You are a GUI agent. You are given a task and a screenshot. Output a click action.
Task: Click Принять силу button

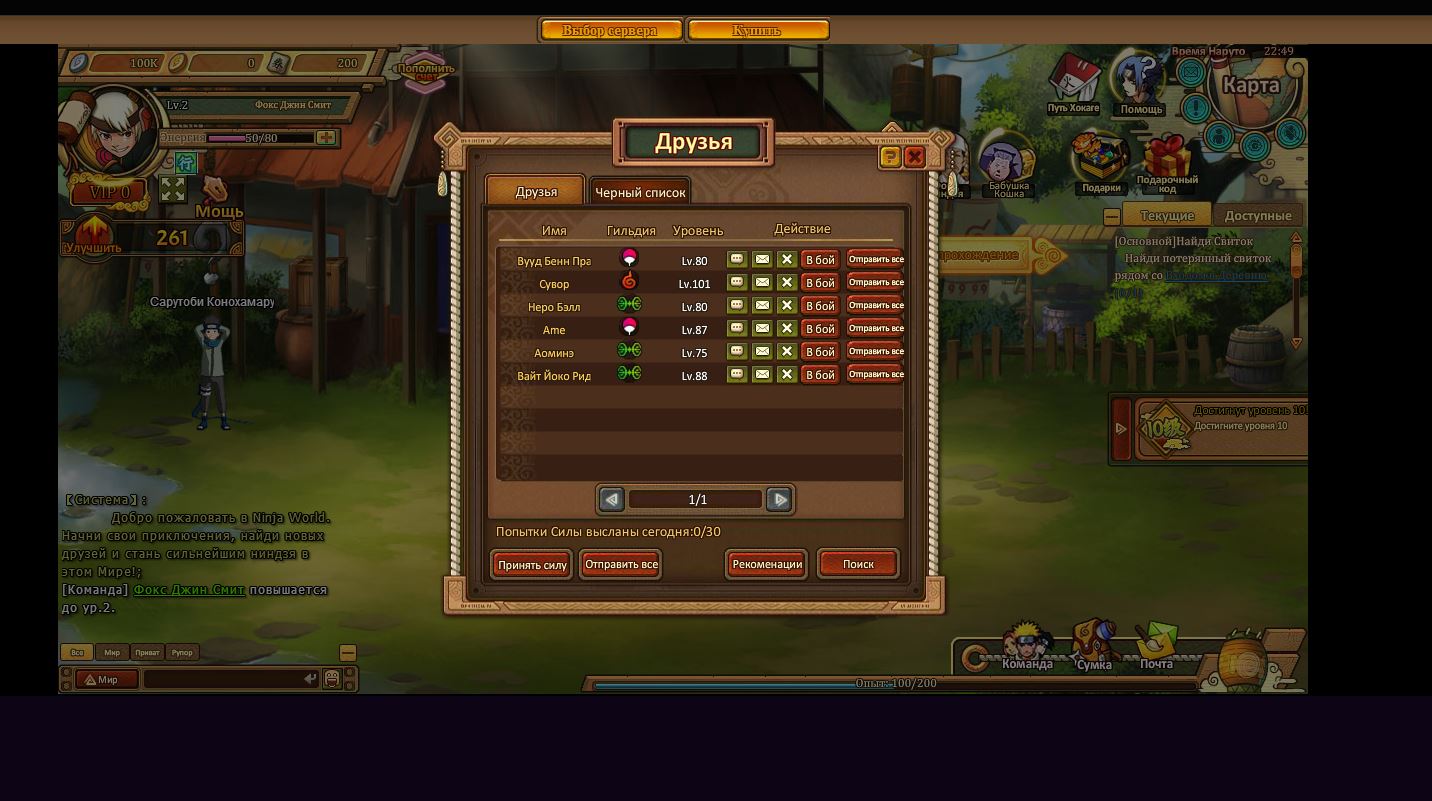pos(532,565)
